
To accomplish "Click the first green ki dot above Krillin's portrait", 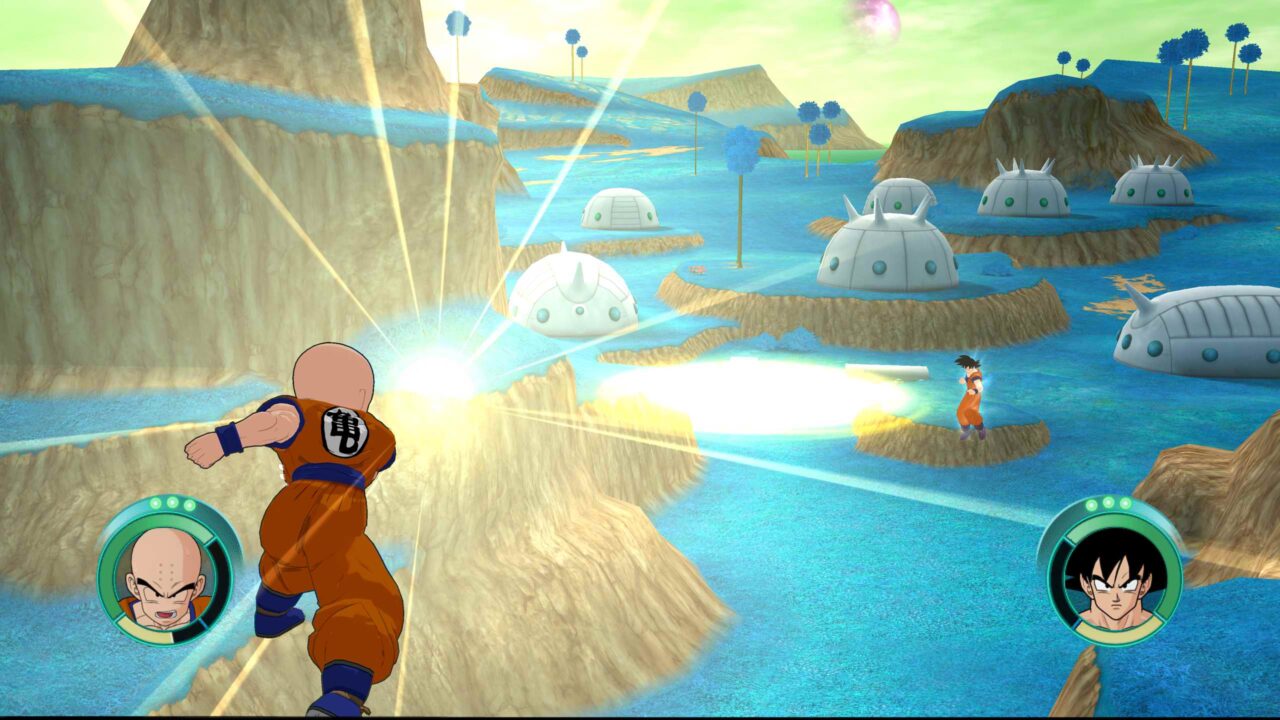I will coord(155,502).
